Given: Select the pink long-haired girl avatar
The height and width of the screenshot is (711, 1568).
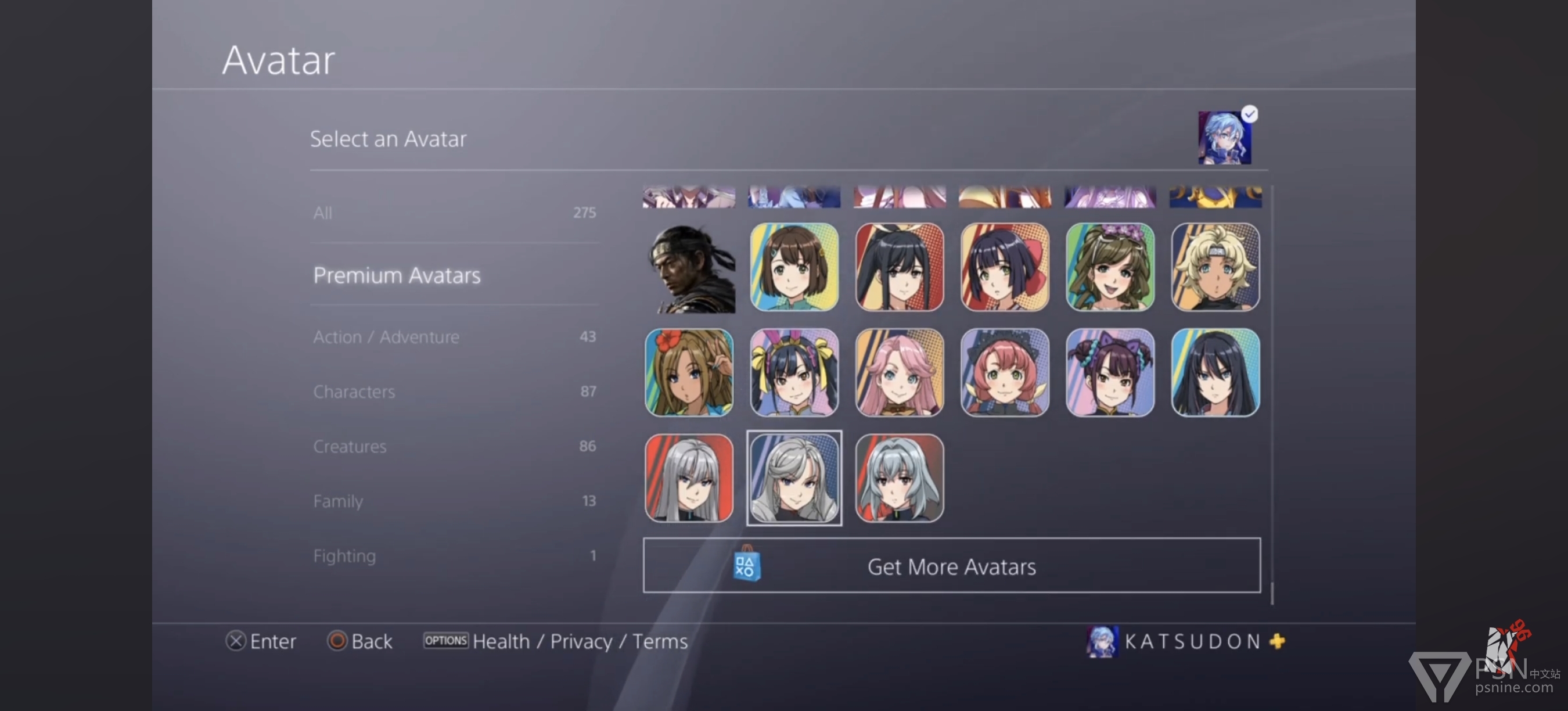Looking at the screenshot, I should (x=900, y=372).
